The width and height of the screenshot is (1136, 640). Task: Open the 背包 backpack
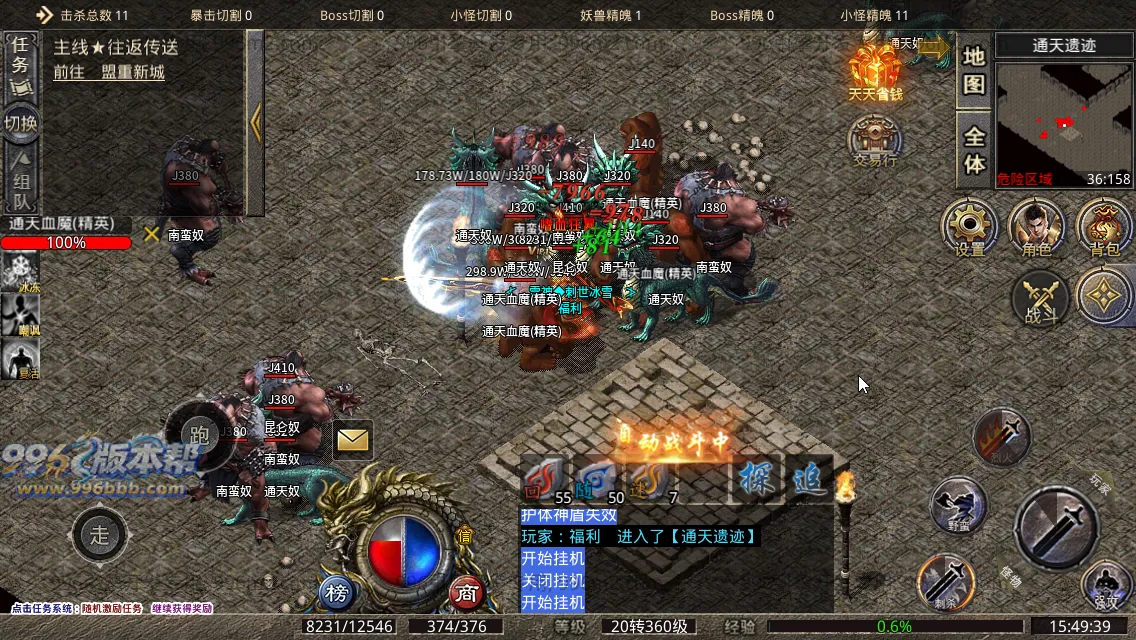click(x=1104, y=227)
